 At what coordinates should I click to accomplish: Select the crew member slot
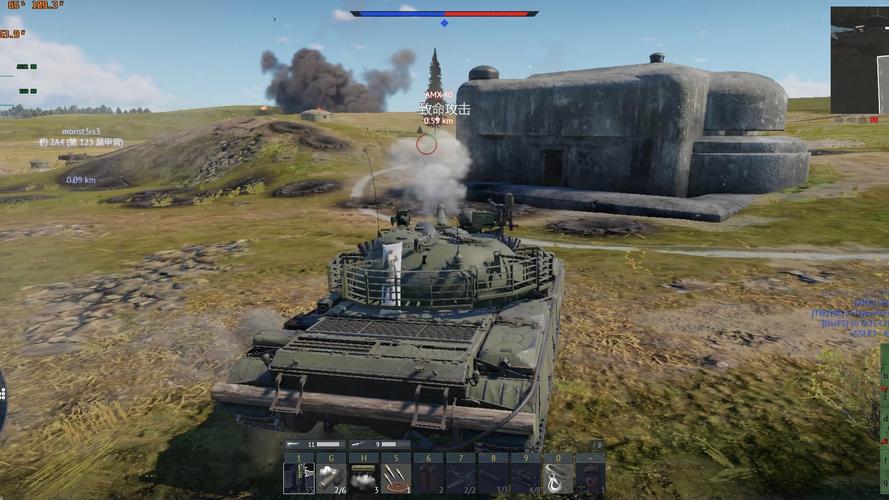(590, 474)
